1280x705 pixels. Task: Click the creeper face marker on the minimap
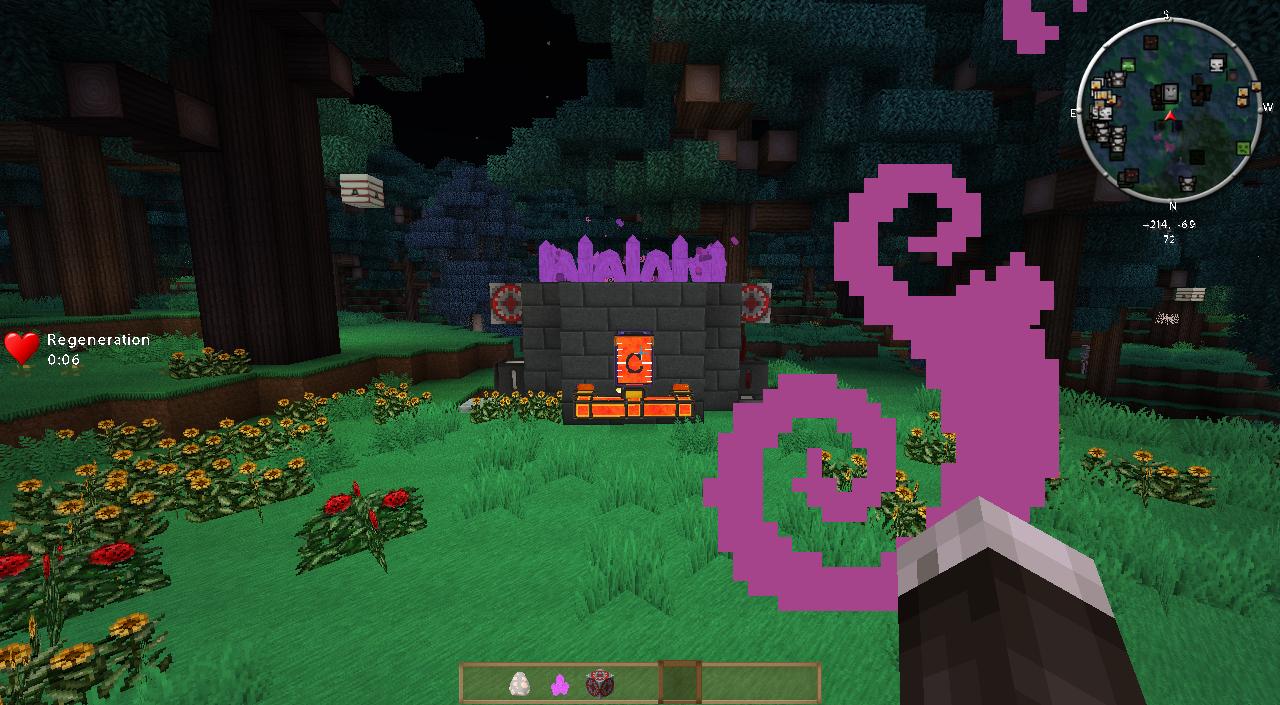coord(1243,149)
